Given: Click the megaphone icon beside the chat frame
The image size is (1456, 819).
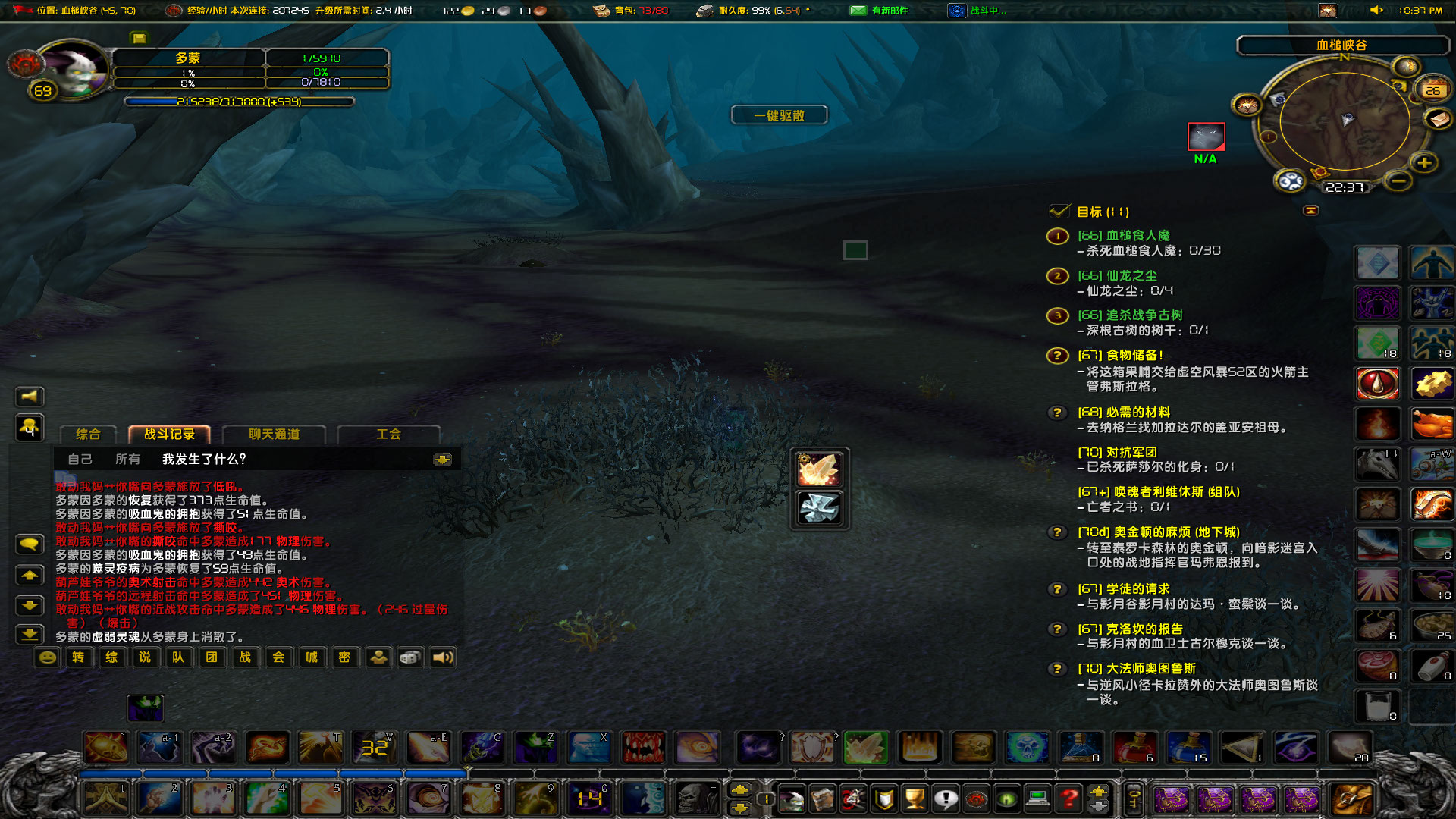Looking at the screenshot, I should [x=29, y=396].
